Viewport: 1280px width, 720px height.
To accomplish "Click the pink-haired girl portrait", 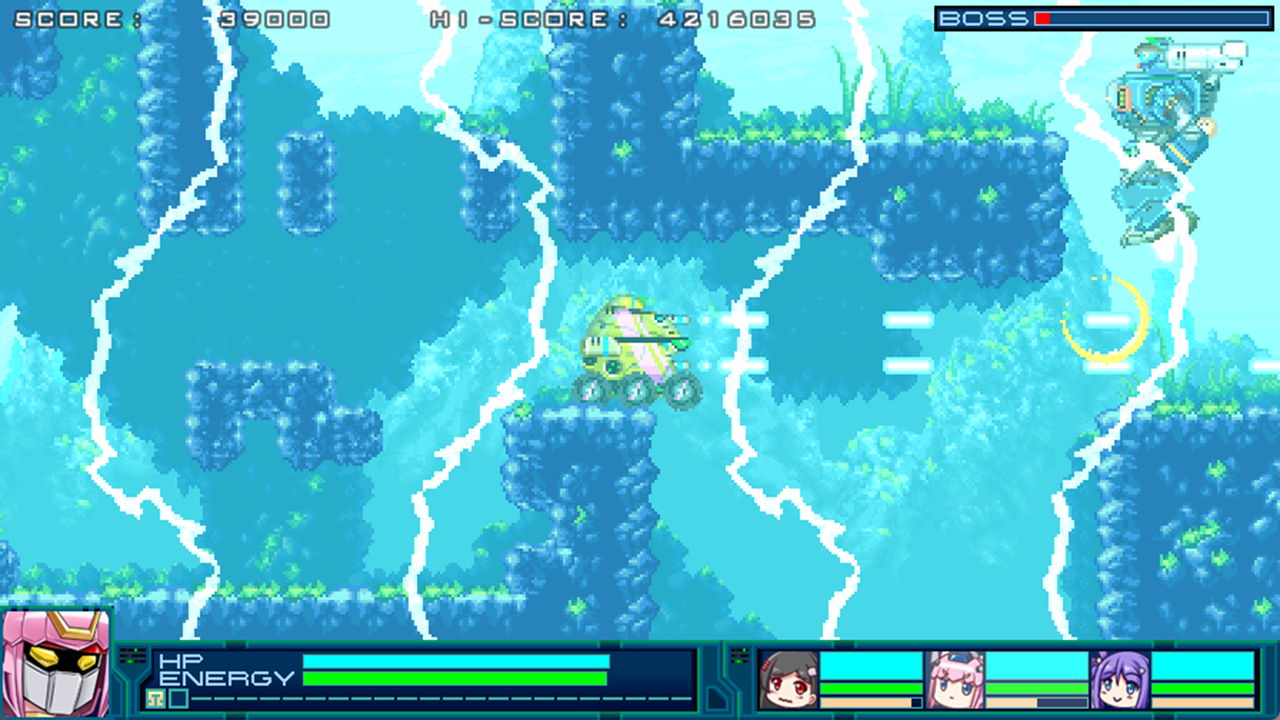I will coord(956,679).
